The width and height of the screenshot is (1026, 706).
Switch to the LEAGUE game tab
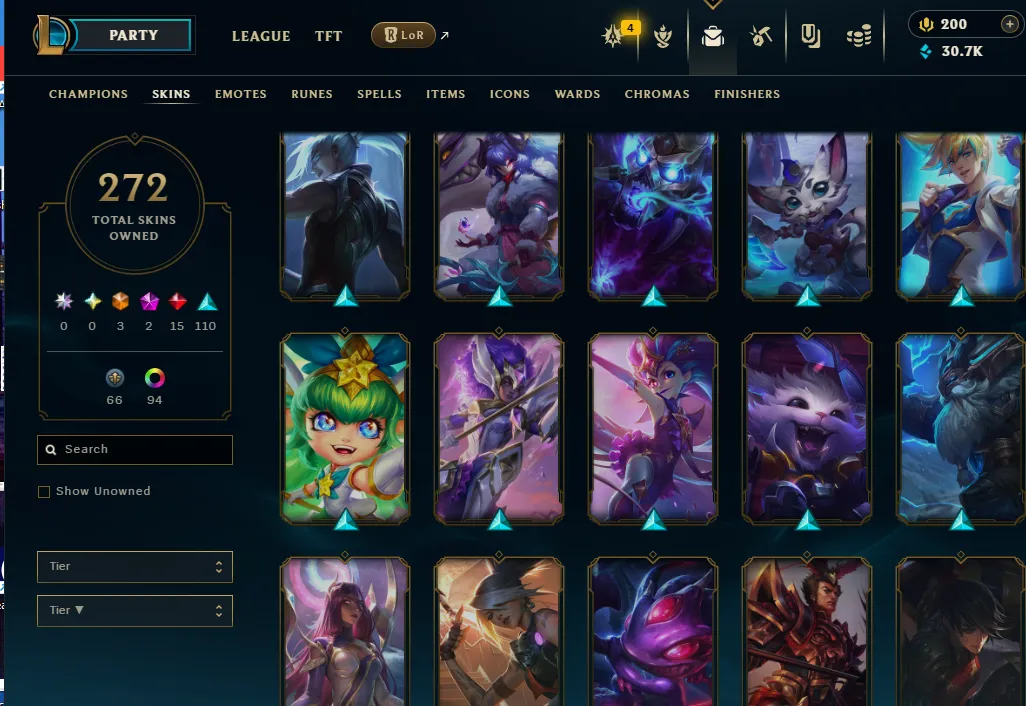point(261,36)
